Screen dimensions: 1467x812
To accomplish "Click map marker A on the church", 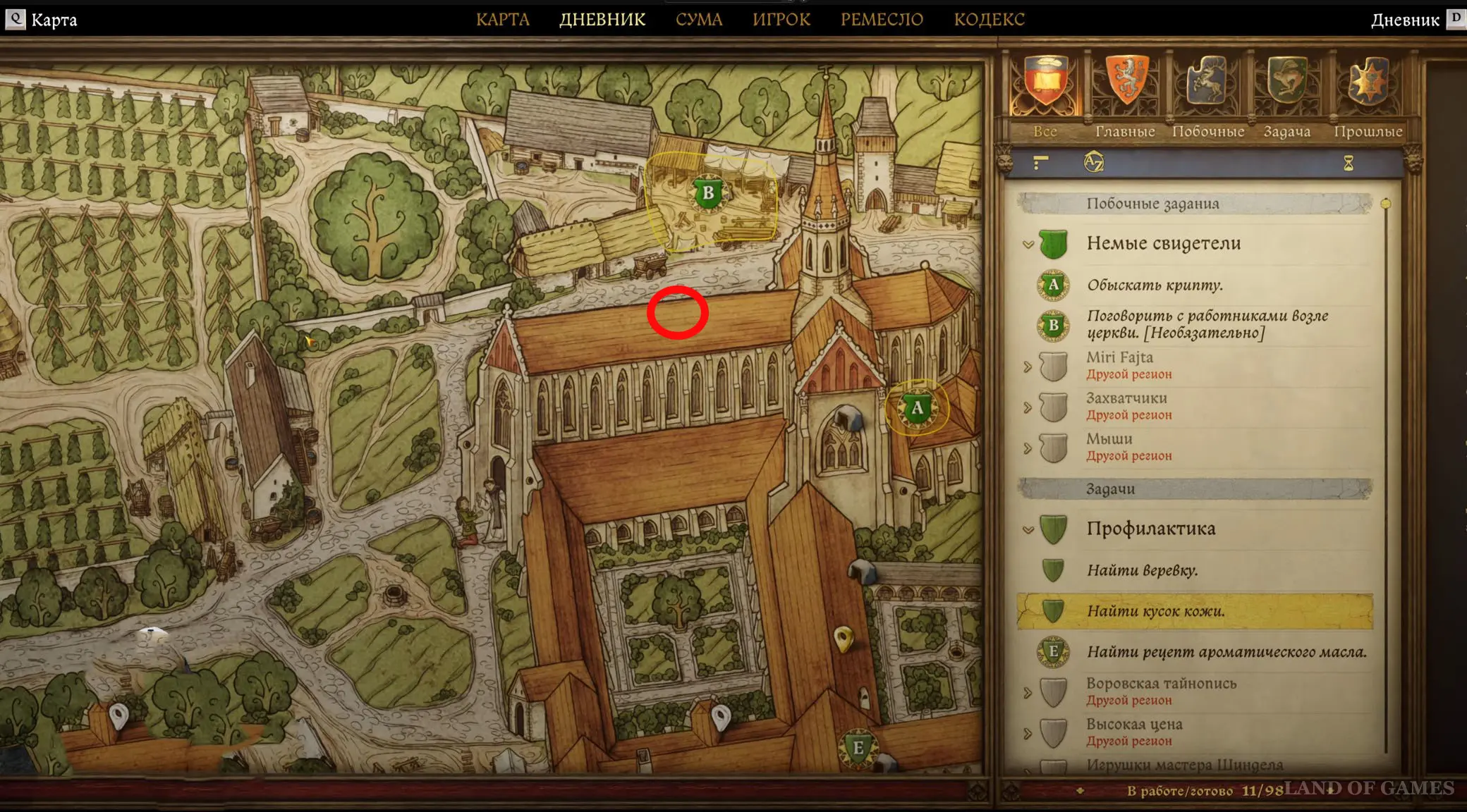I will [x=917, y=408].
